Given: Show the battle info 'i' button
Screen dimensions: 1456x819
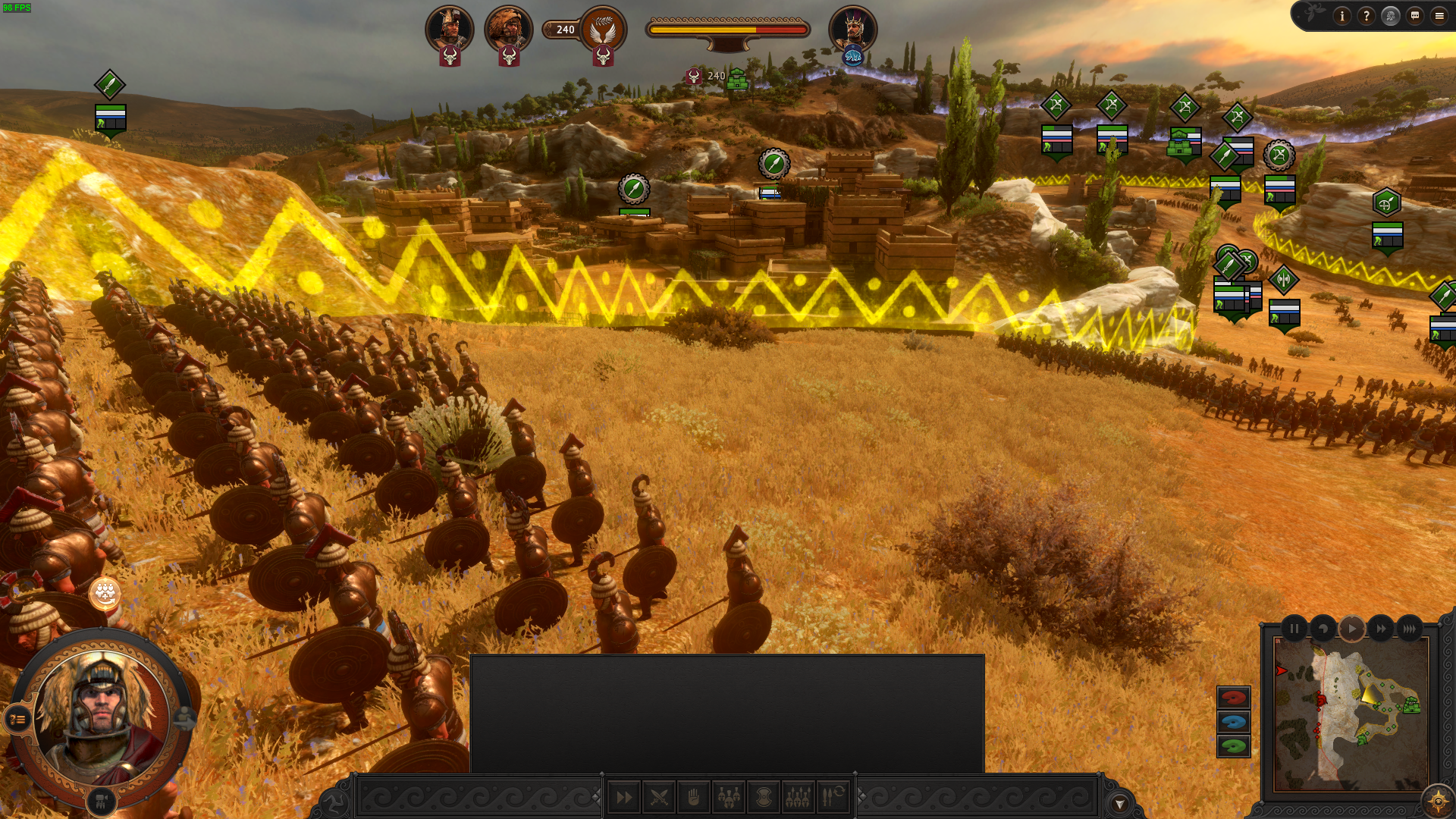Looking at the screenshot, I should (x=1341, y=16).
